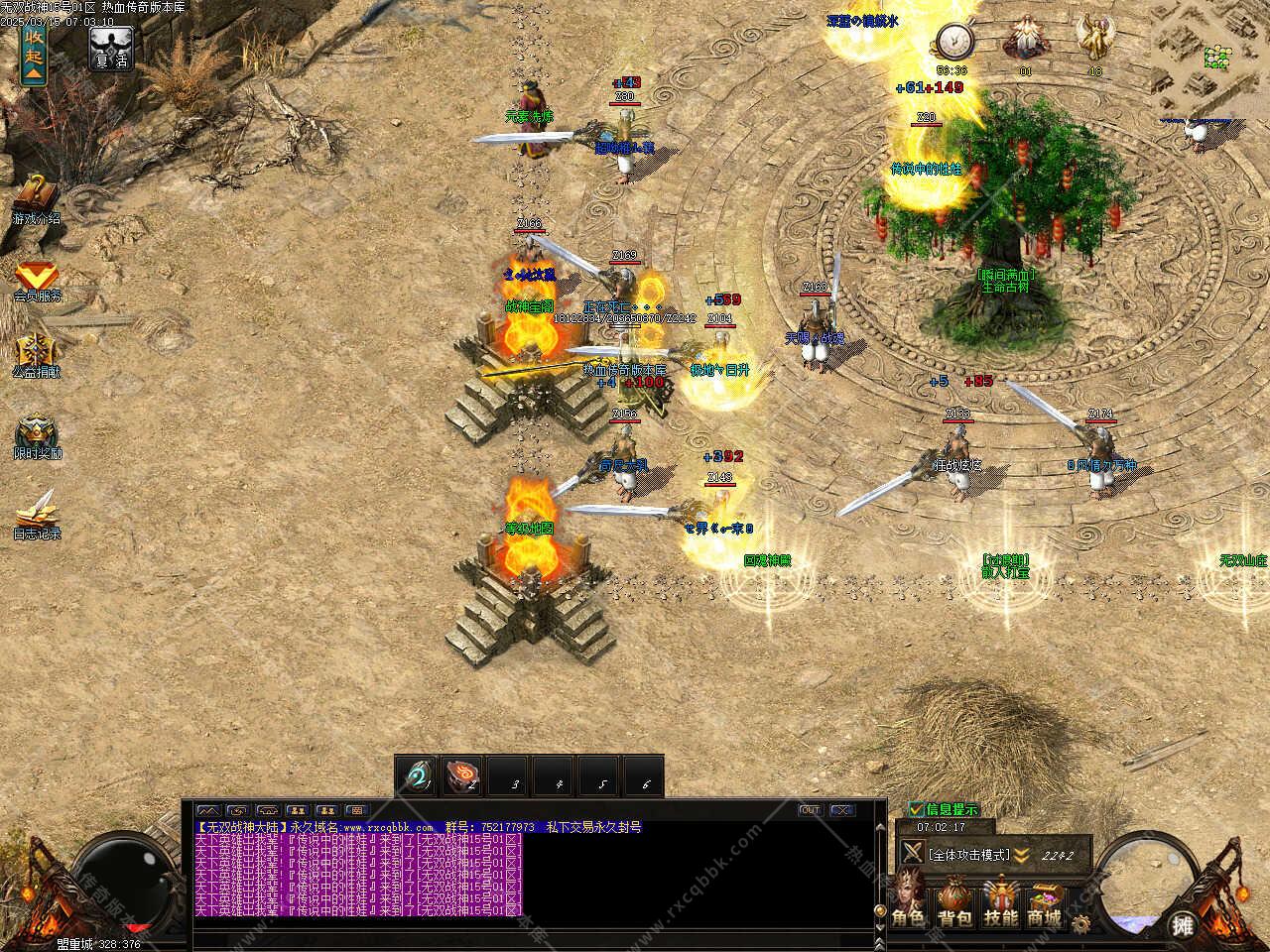The image size is (1270, 952).
Task: Activate the blue swirl skill in hotbar slot 1
Action: point(416,776)
